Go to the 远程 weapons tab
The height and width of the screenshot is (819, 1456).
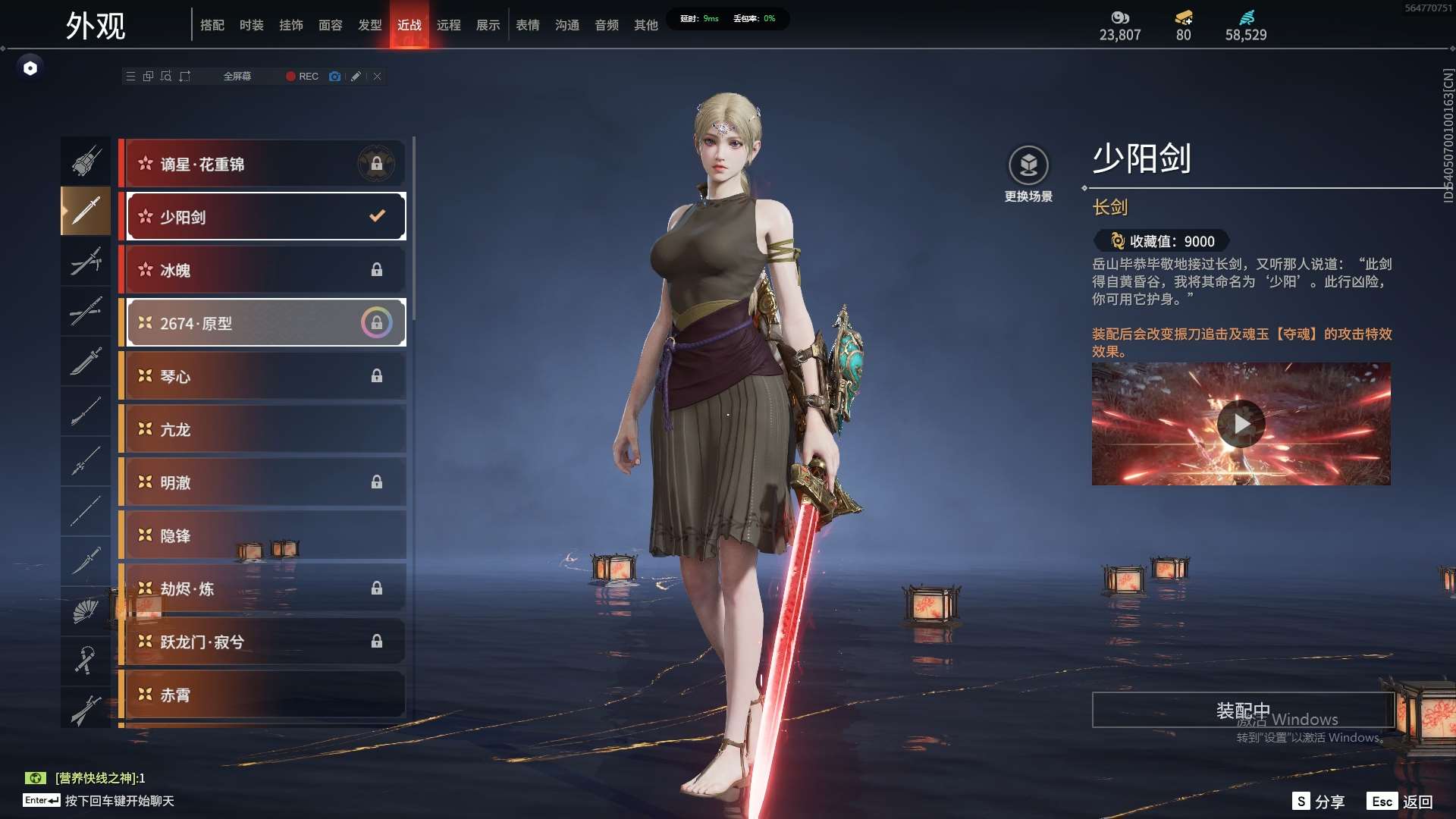pyautogui.click(x=448, y=25)
